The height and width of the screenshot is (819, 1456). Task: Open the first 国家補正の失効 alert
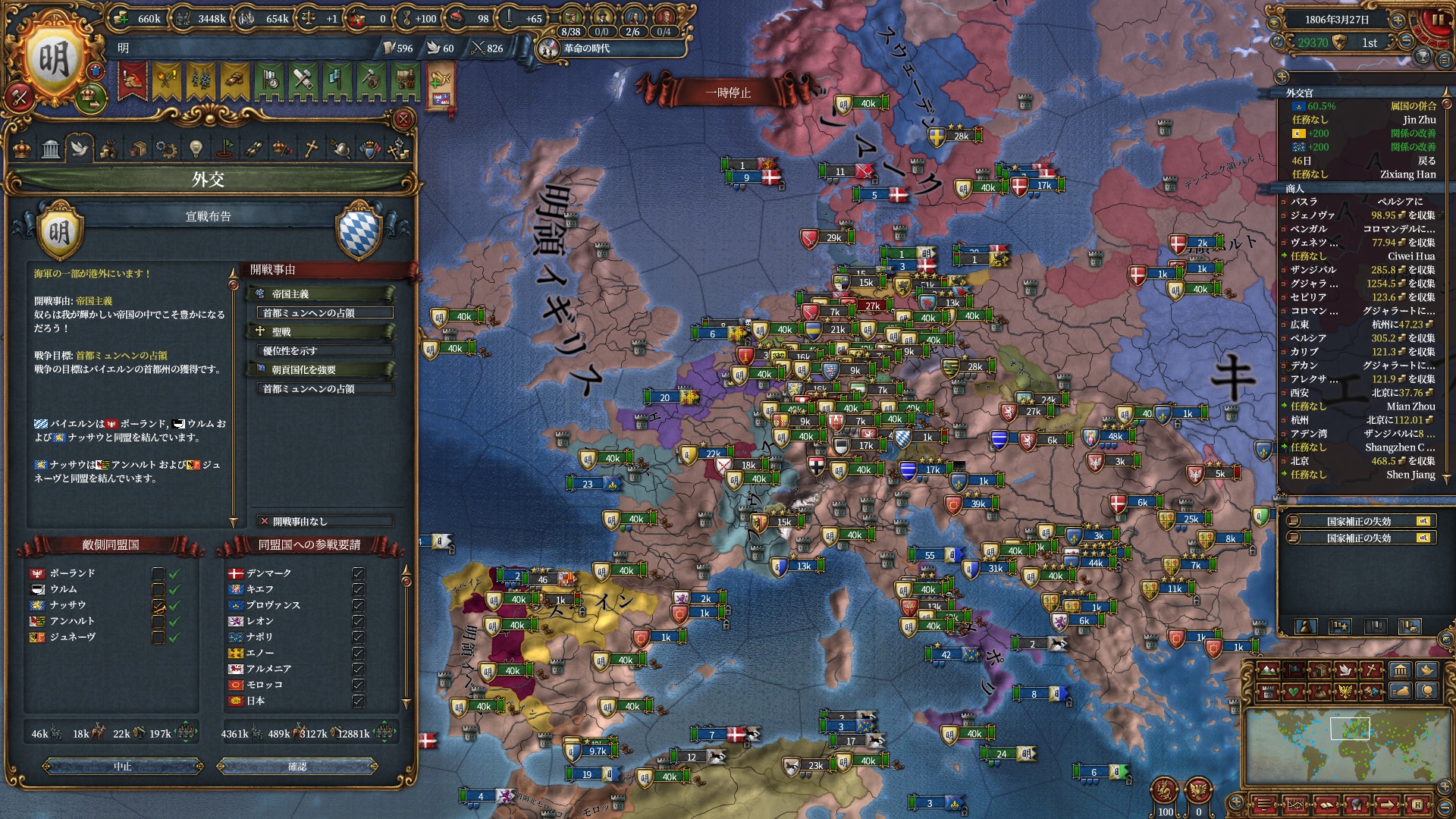point(1358,521)
